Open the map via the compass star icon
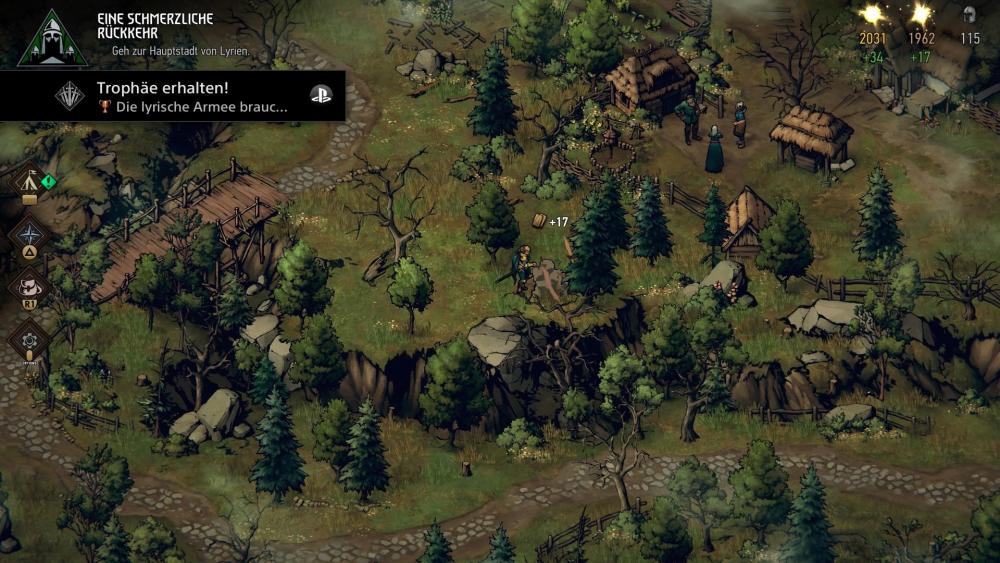This screenshot has height=563, width=1000. 29,234
